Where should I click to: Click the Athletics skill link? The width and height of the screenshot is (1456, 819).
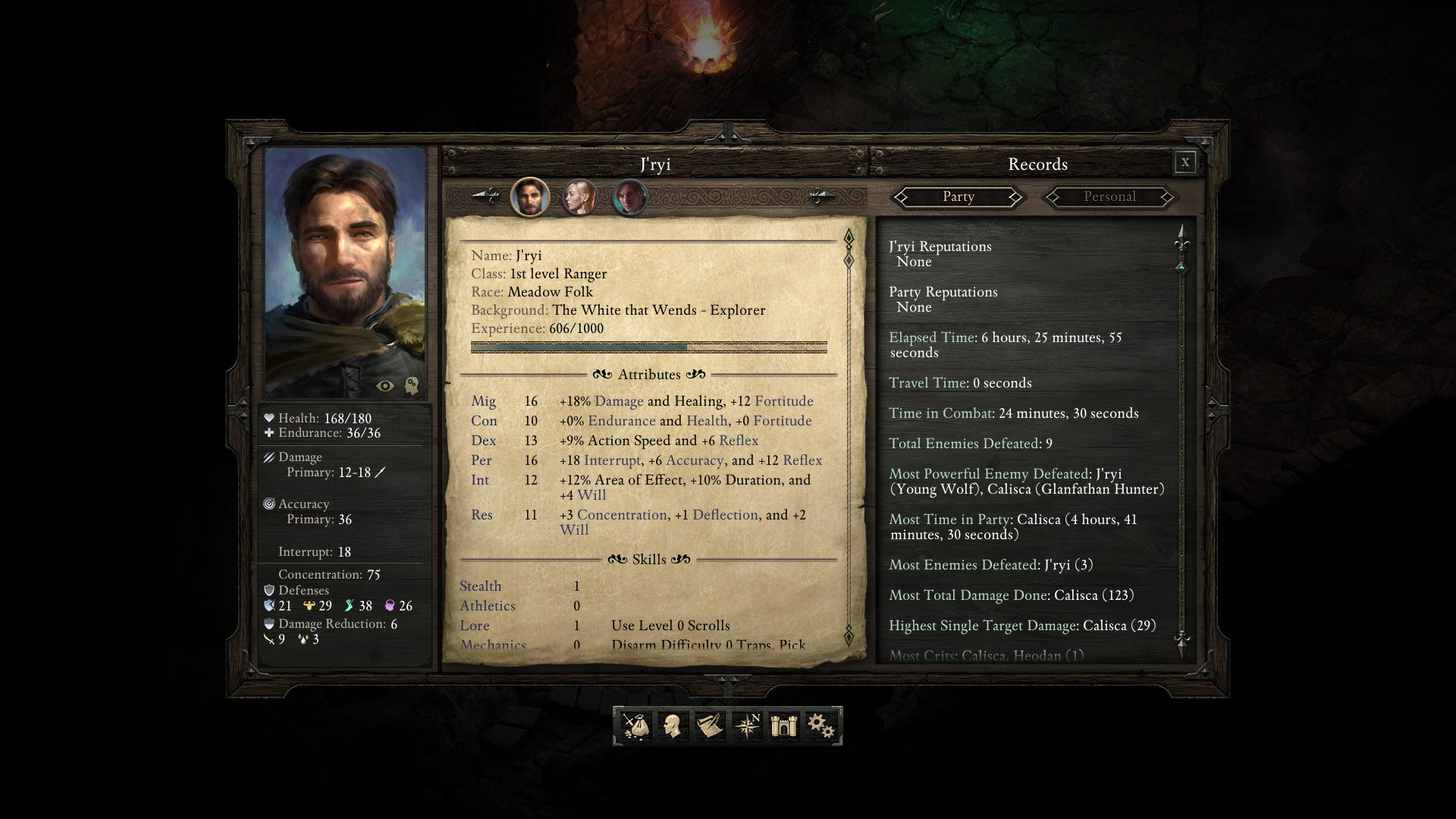pyautogui.click(x=487, y=606)
